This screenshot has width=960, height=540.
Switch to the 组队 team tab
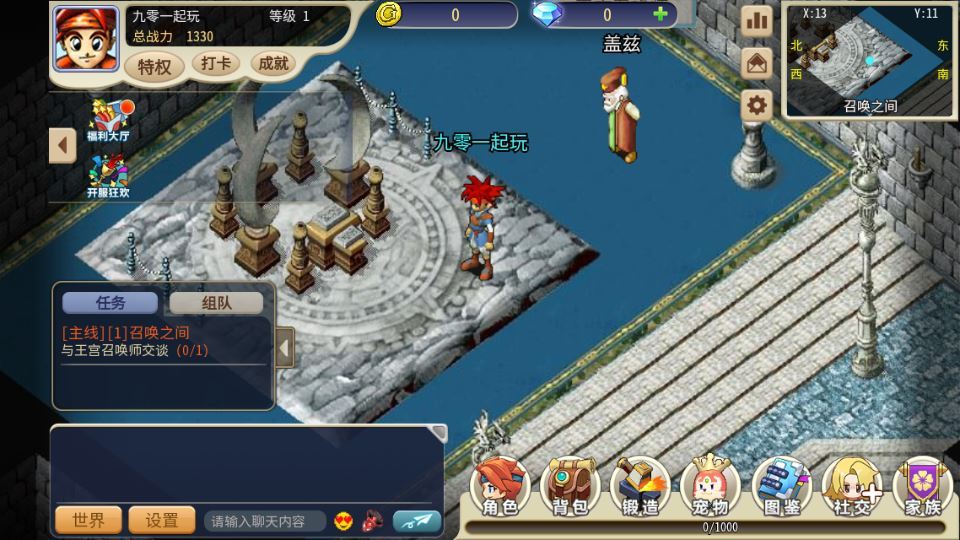click(x=216, y=303)
